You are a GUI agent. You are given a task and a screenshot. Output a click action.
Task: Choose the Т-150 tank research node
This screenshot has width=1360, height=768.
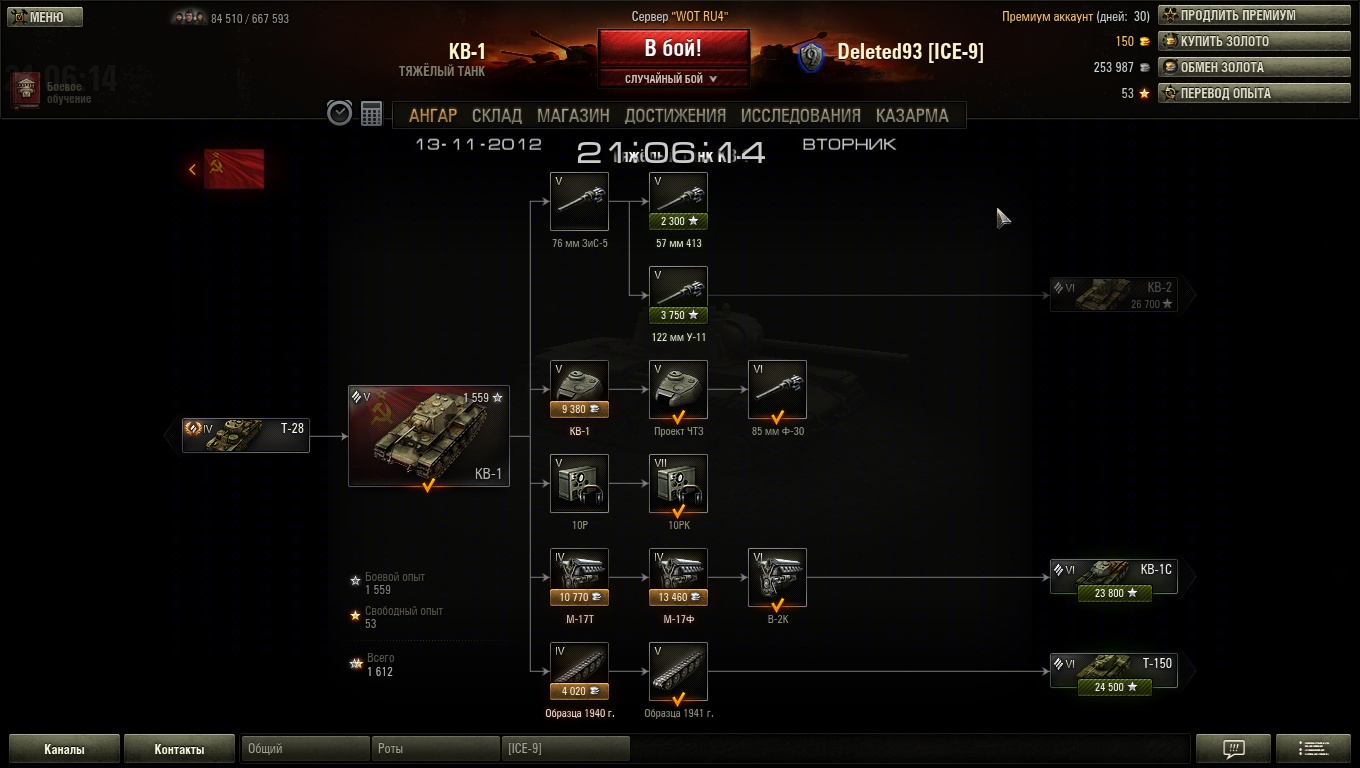[1113, 672]
